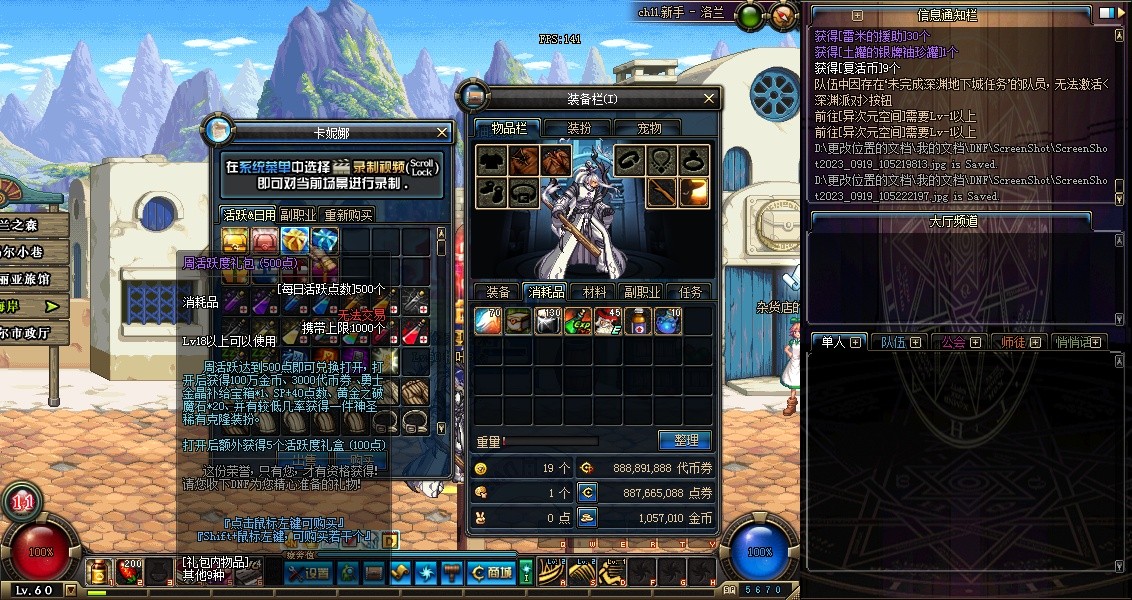This screenshot has width=1132, height=600.
Task: Click the 整理 sort button
Action: [x=685, y=440]
